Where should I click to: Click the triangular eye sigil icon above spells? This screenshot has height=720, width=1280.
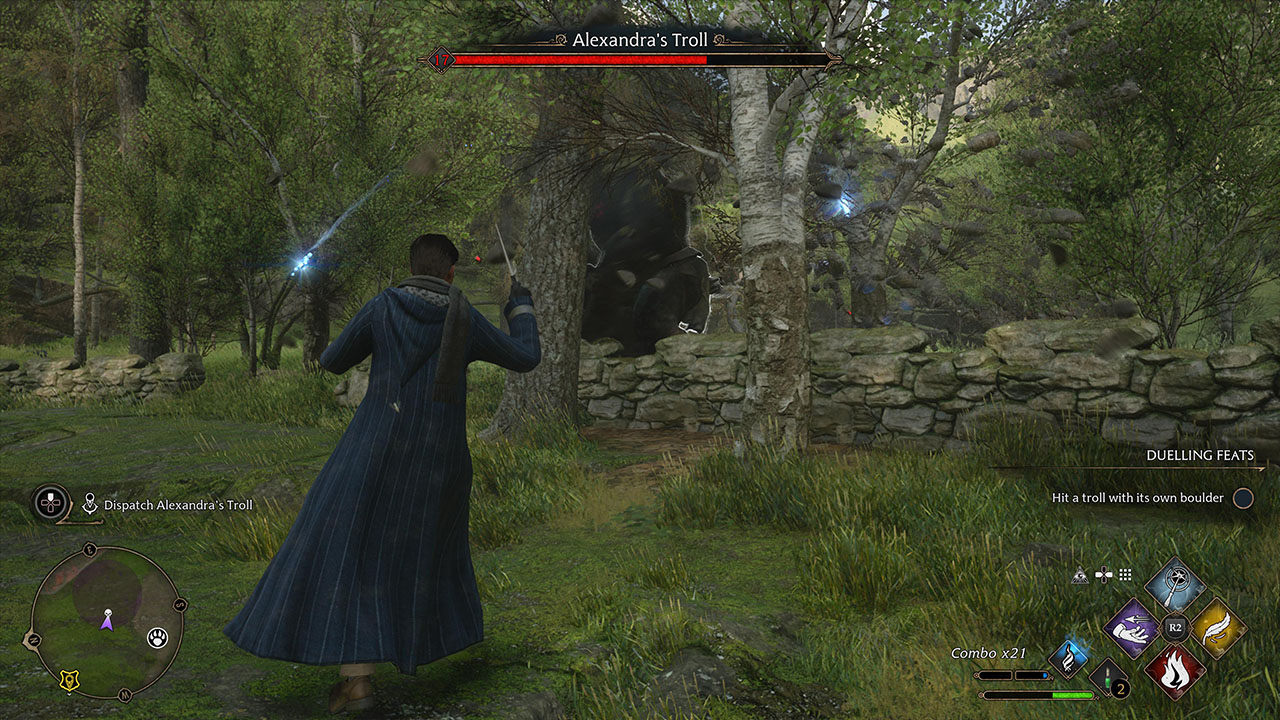[1080, 574]
